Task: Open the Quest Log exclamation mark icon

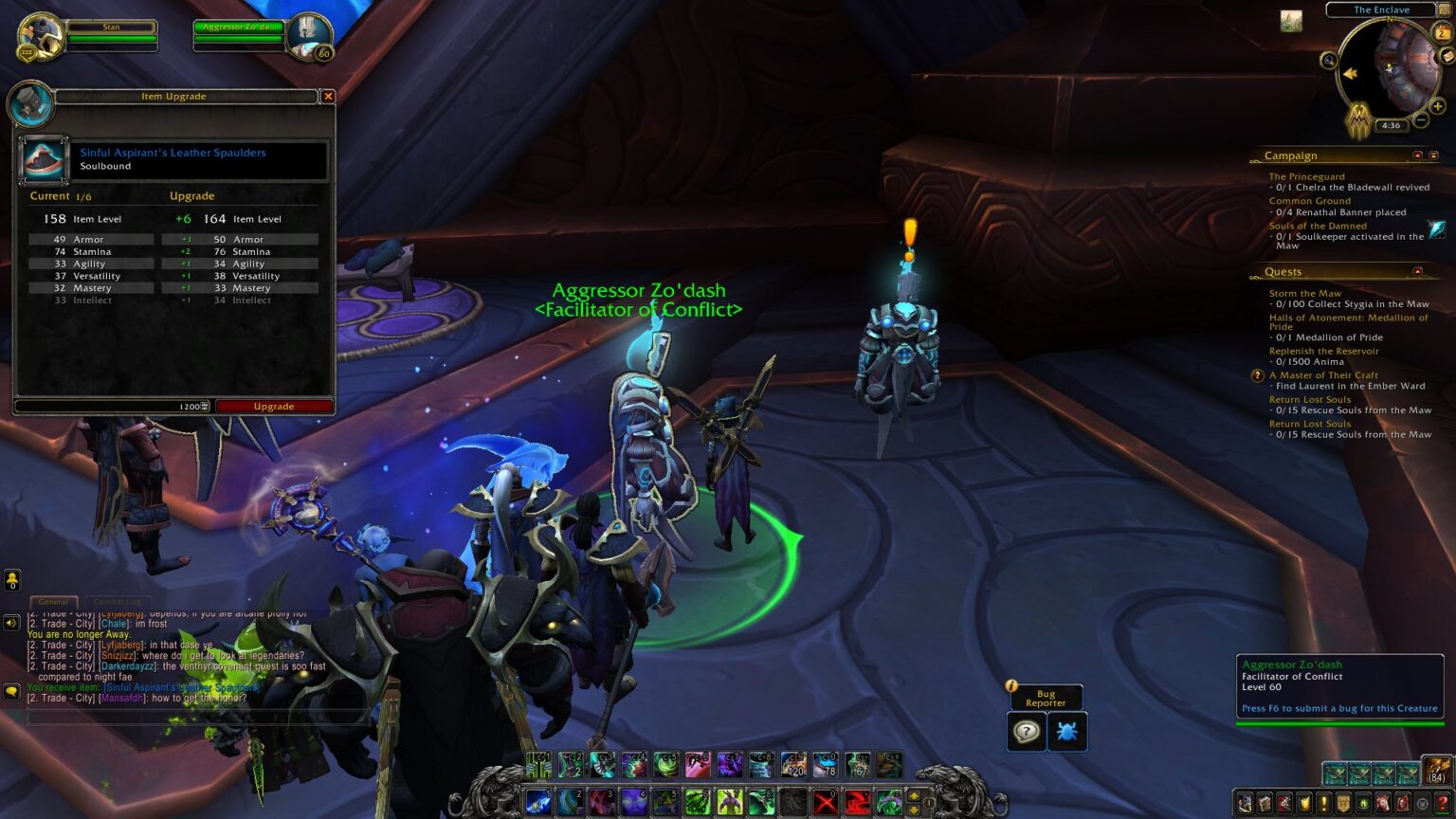Action: tap(1323, 804)
